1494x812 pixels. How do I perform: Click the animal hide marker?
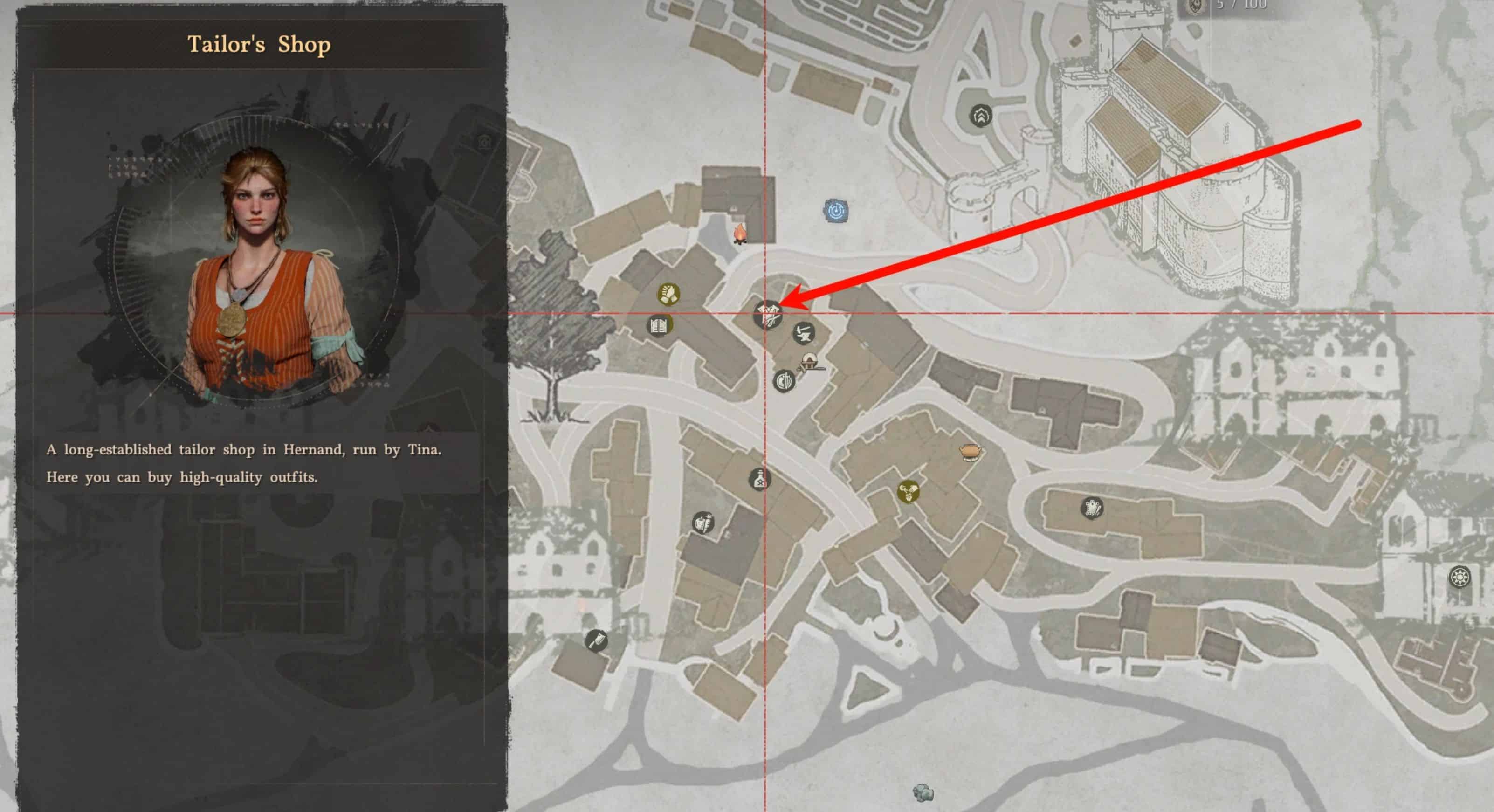click(1092, 508)
